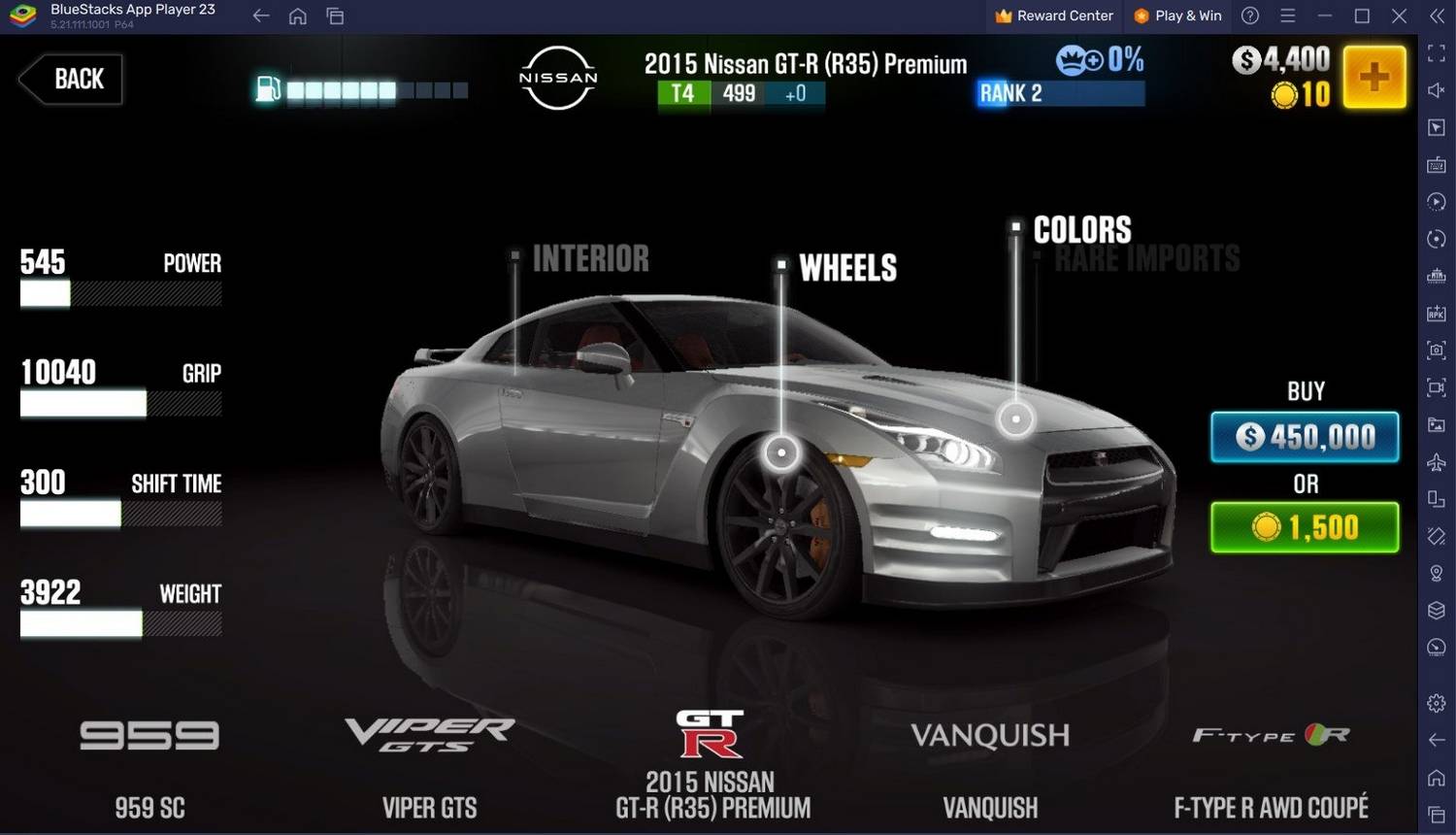Buy the car for $450,000 cash
This screenshot has height=835, width=1456.
click(x=1305, y=437)
